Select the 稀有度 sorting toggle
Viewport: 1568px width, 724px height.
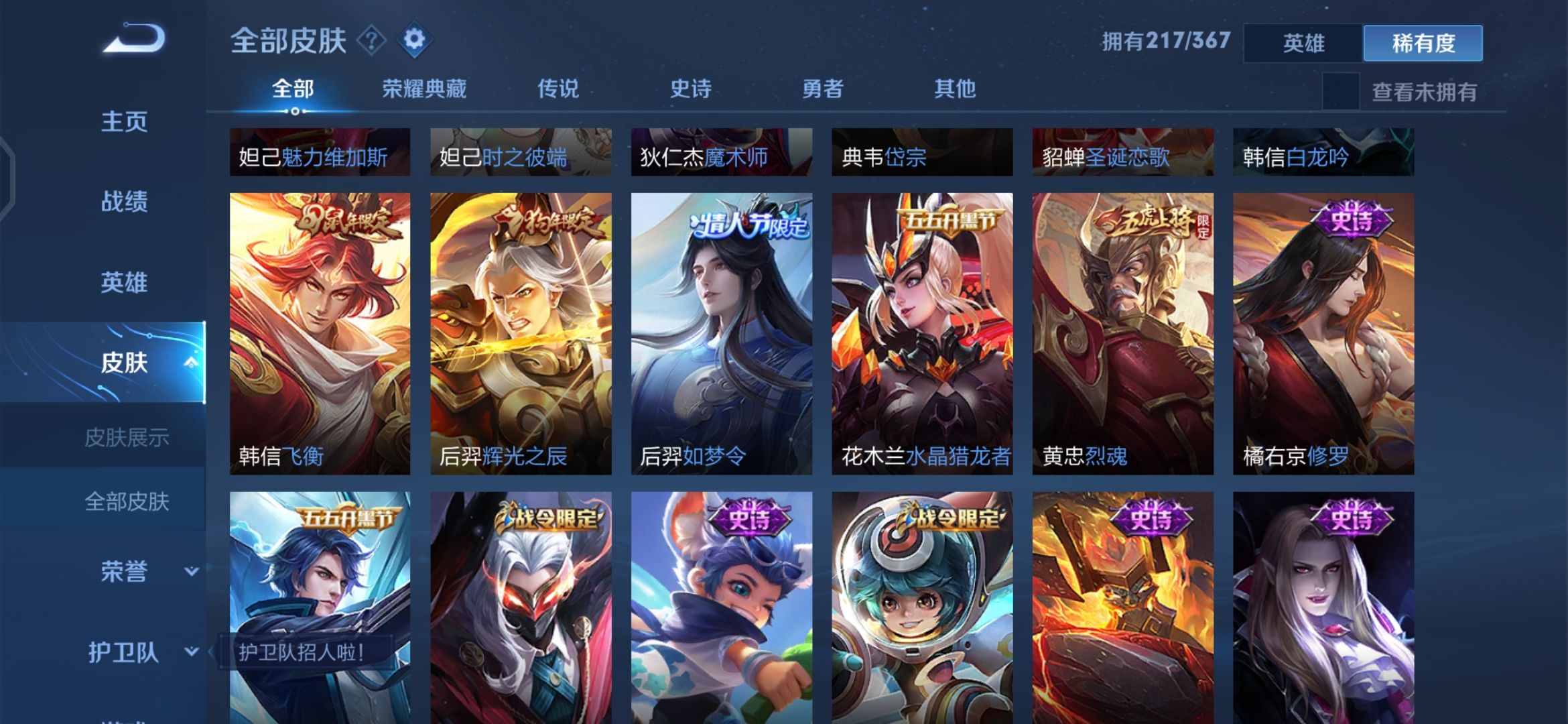tap(1422, 42)
